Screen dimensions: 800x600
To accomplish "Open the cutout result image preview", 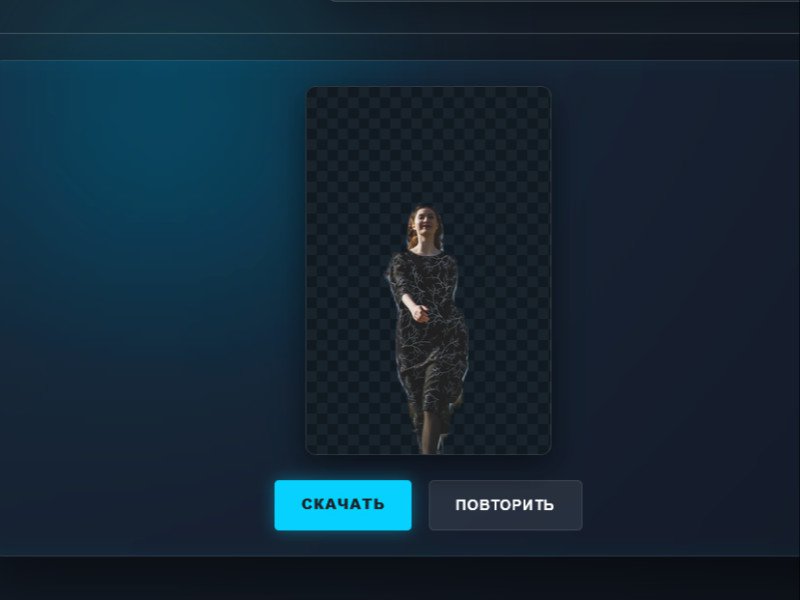I will pos(428,271).
